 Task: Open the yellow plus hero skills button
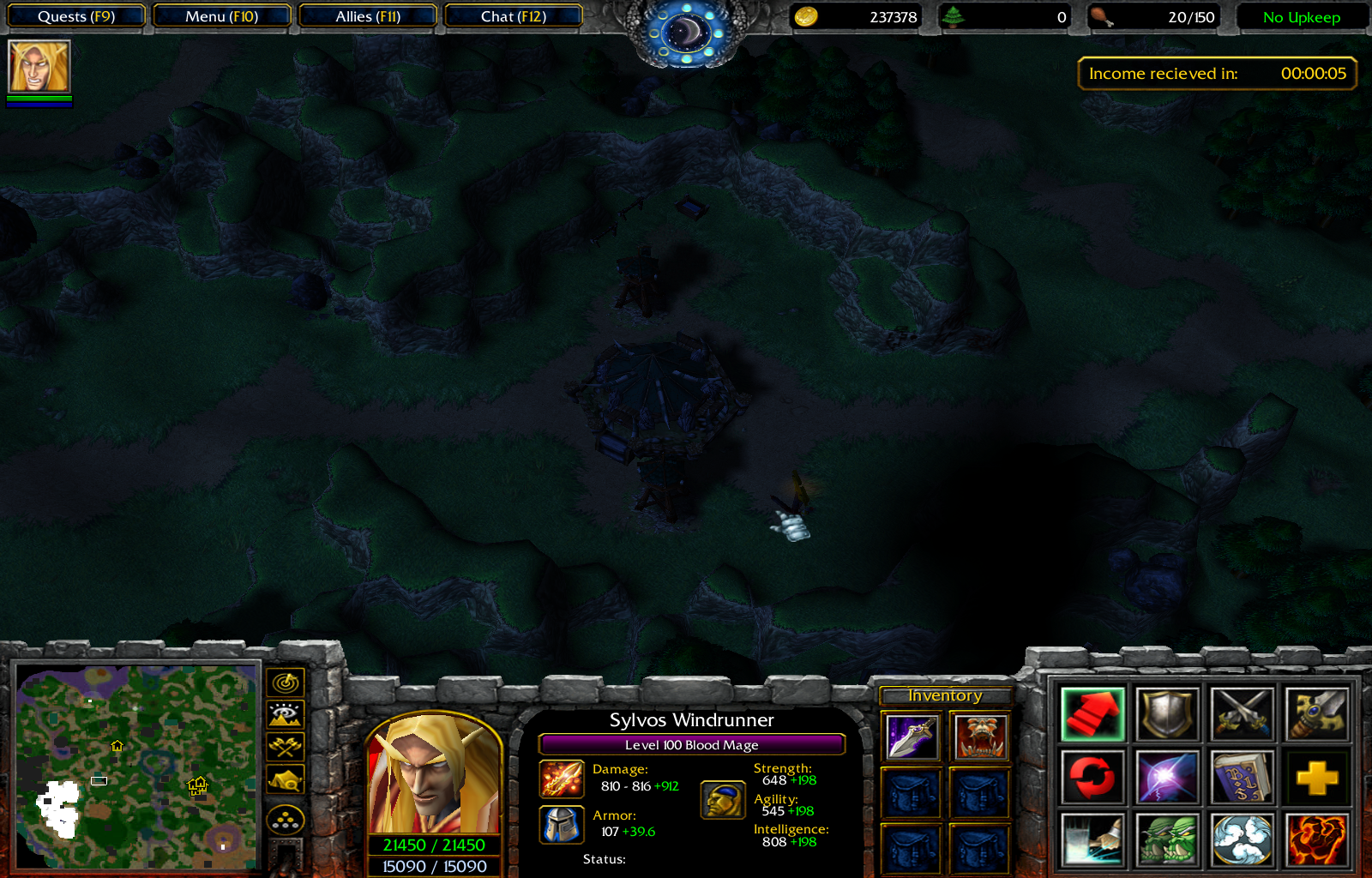click(1316, 778)
